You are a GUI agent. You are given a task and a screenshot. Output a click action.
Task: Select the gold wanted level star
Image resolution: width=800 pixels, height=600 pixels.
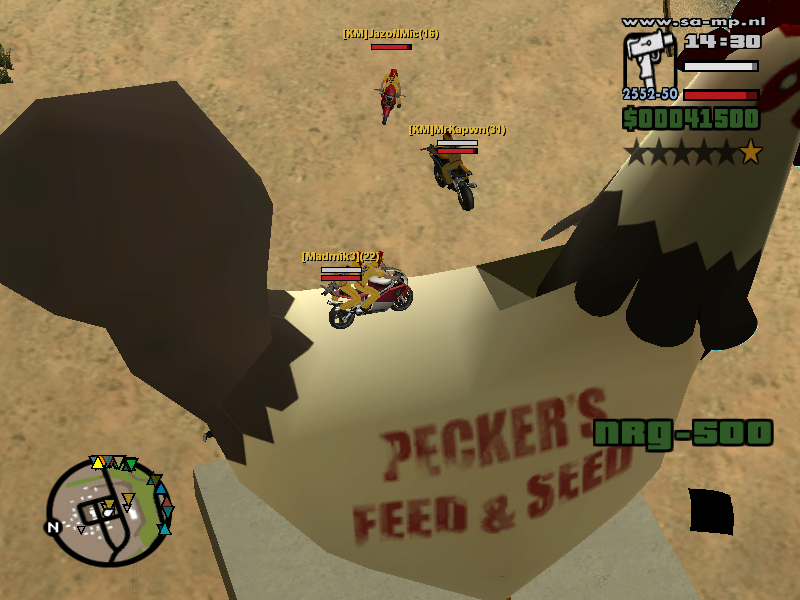pyautogui.click(x=750, y=153)
